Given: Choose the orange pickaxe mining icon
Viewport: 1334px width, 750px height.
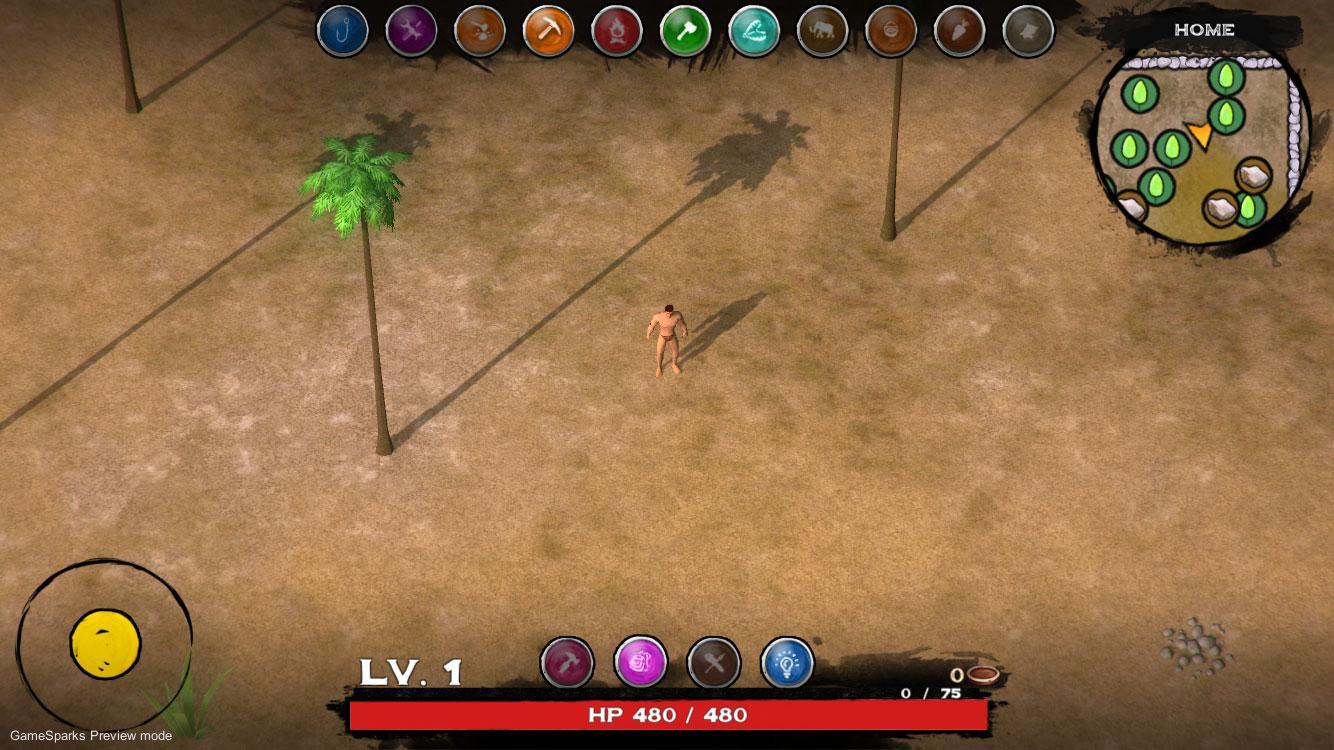Looking at the screenshot, I should [548, 31].
